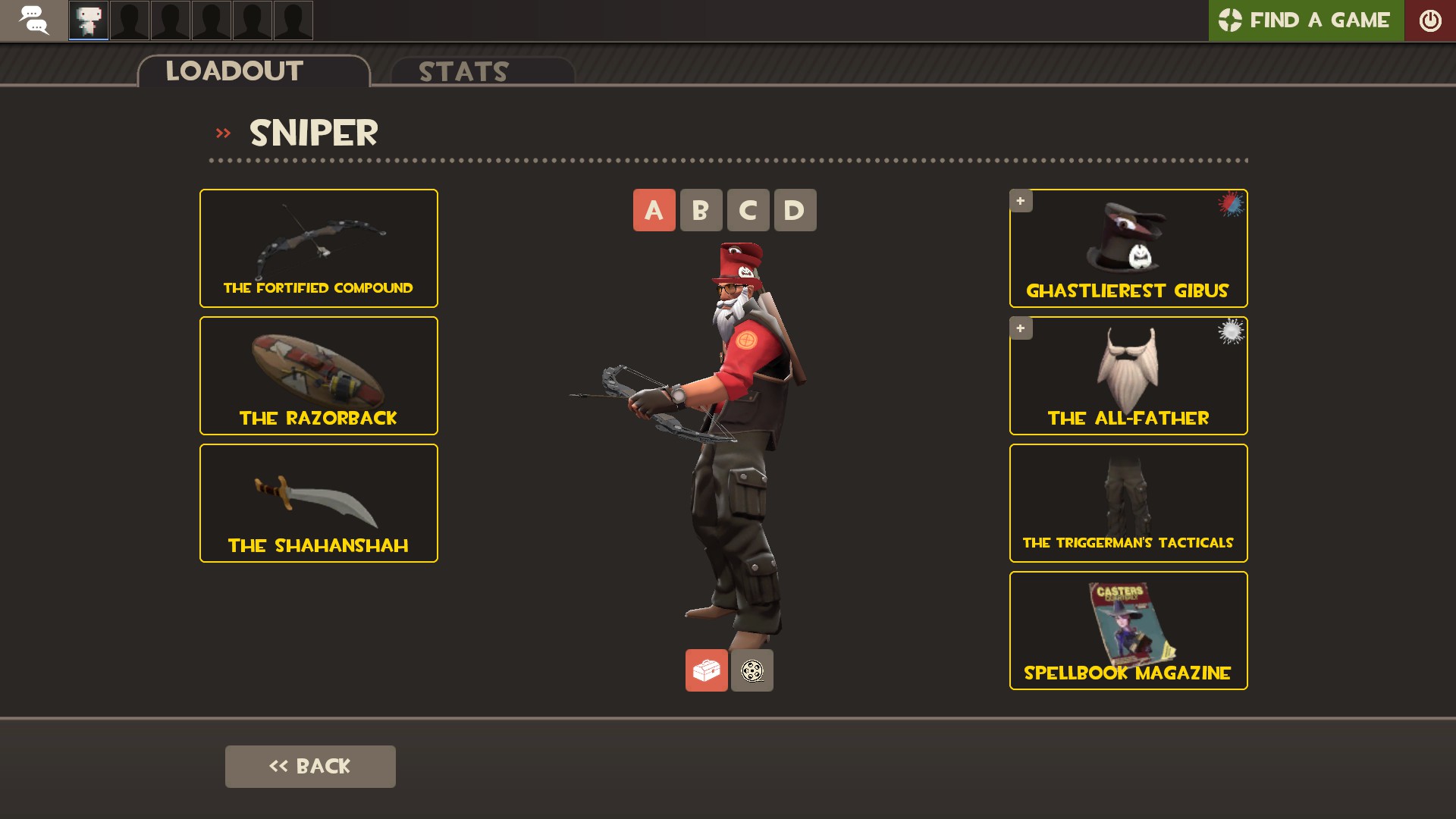
Task: Switch to loadout preset B
Action: coord(701,210)
